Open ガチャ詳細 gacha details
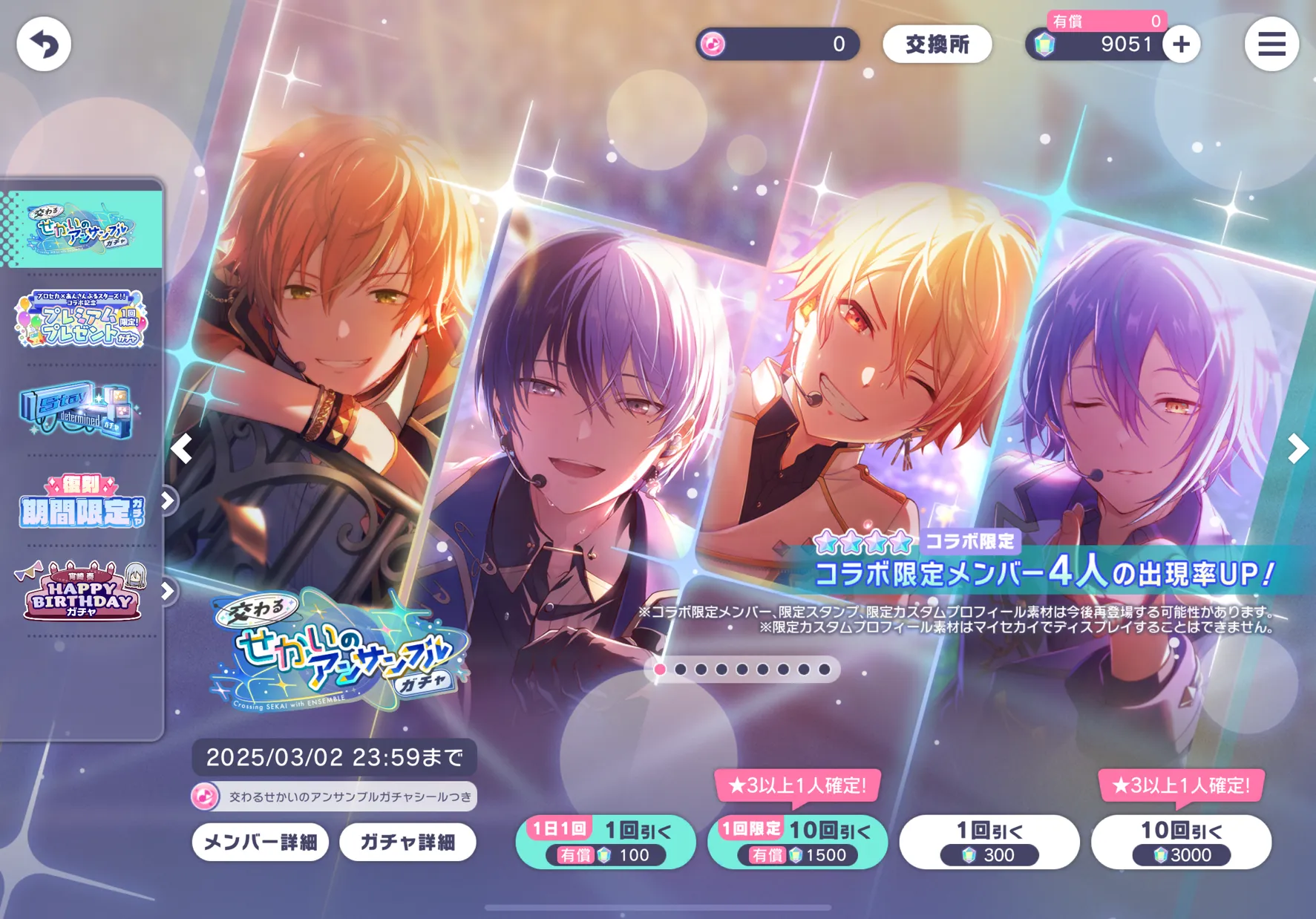This screenshot has width=1316, height=919. [407, 843]
